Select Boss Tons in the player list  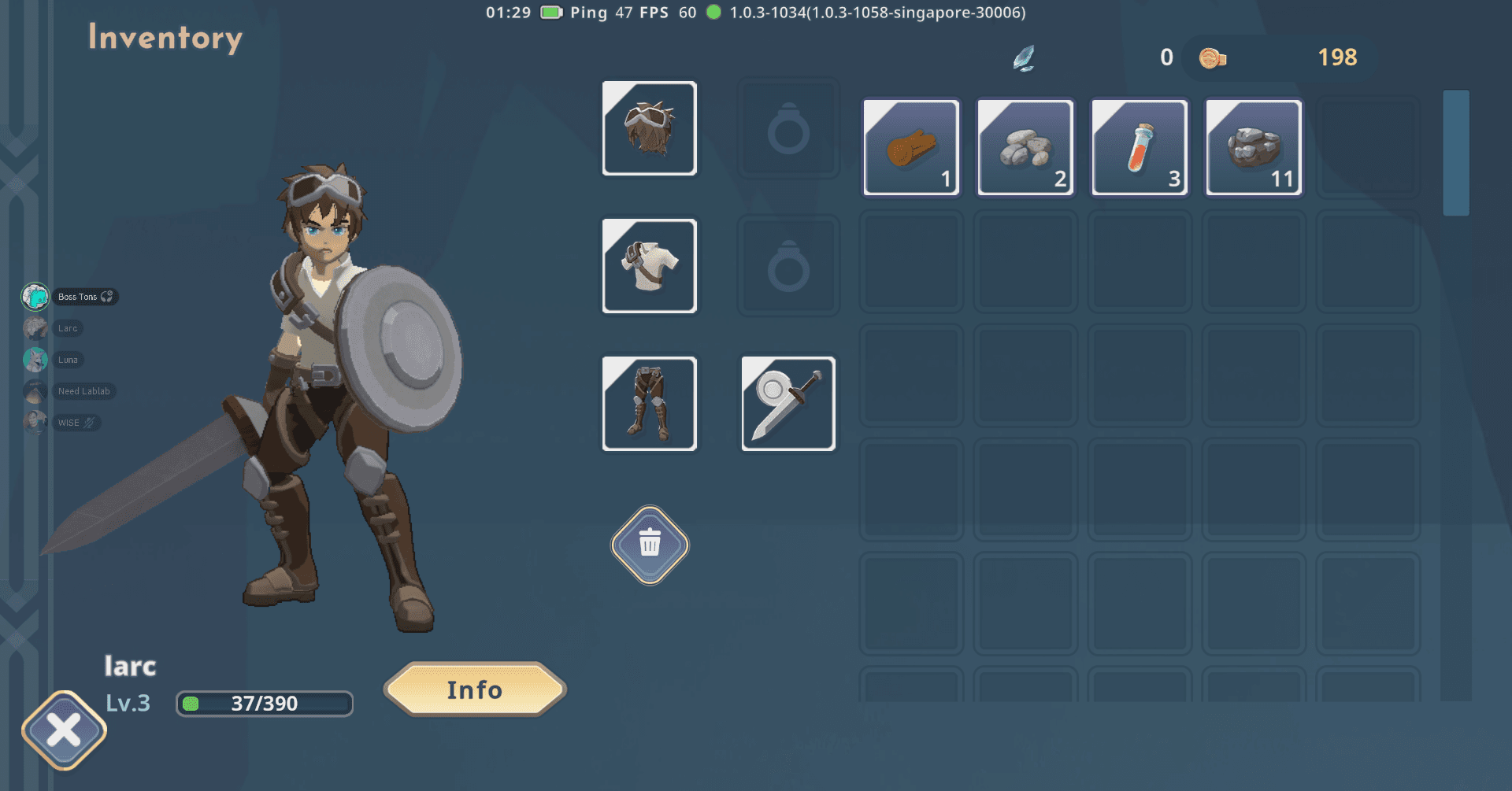pos(77,297)
